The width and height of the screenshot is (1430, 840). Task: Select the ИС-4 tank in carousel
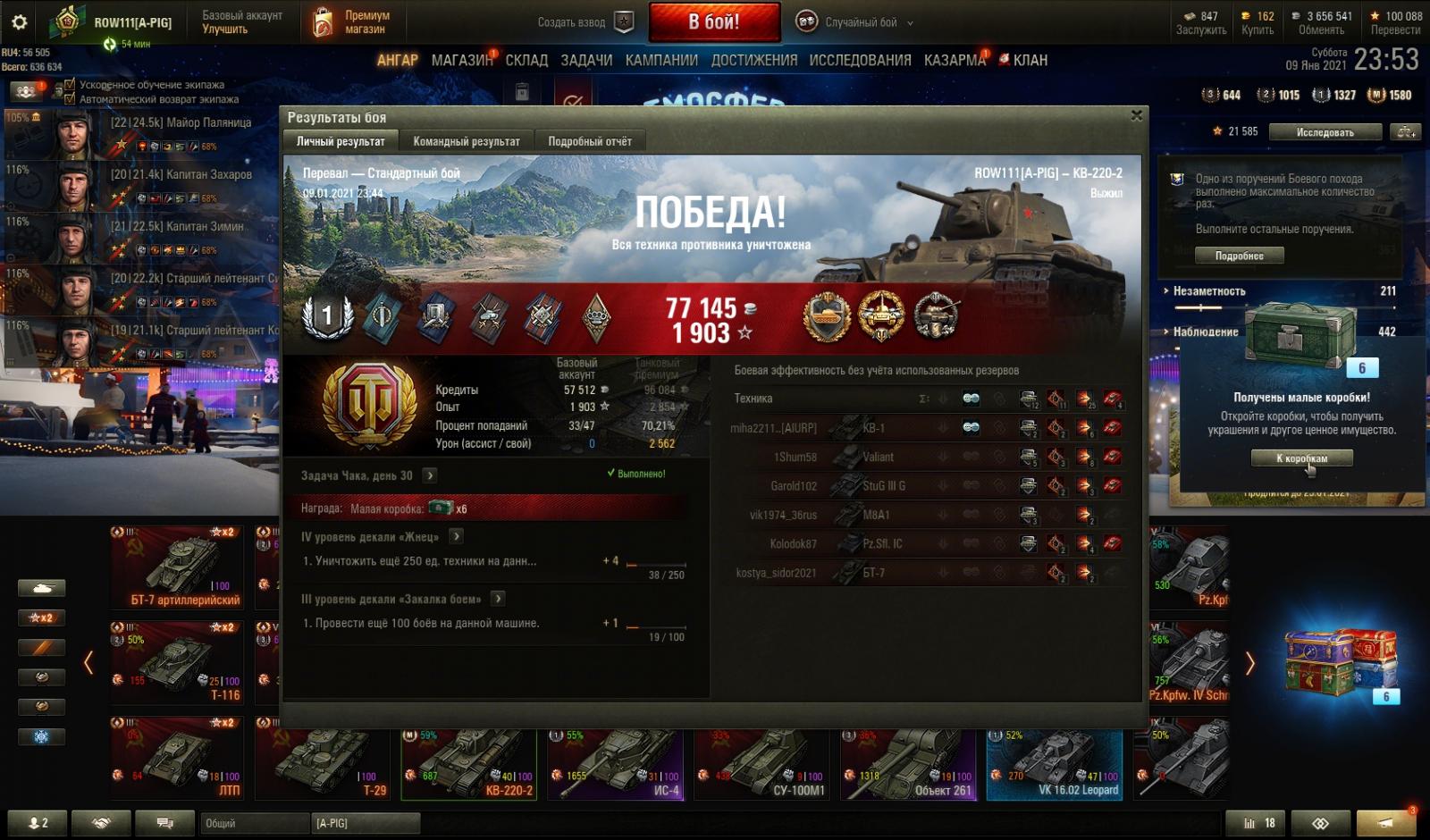pyautogui.click(x=618, y=764)
